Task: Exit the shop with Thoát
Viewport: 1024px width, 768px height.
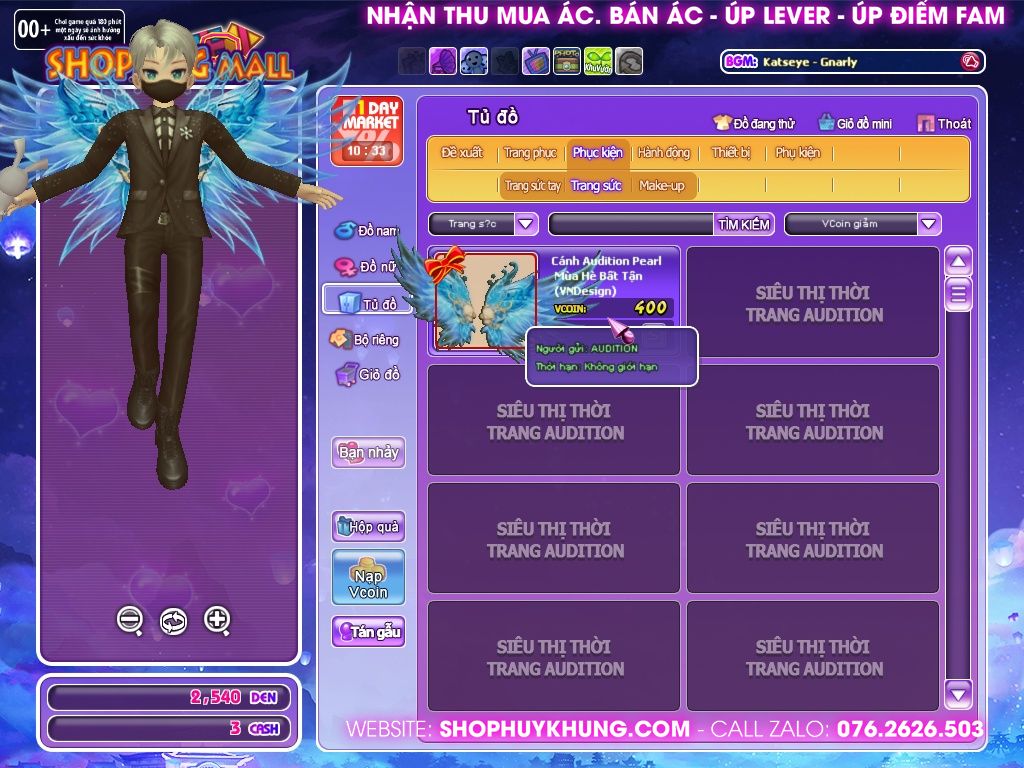Action: (943, 123)
